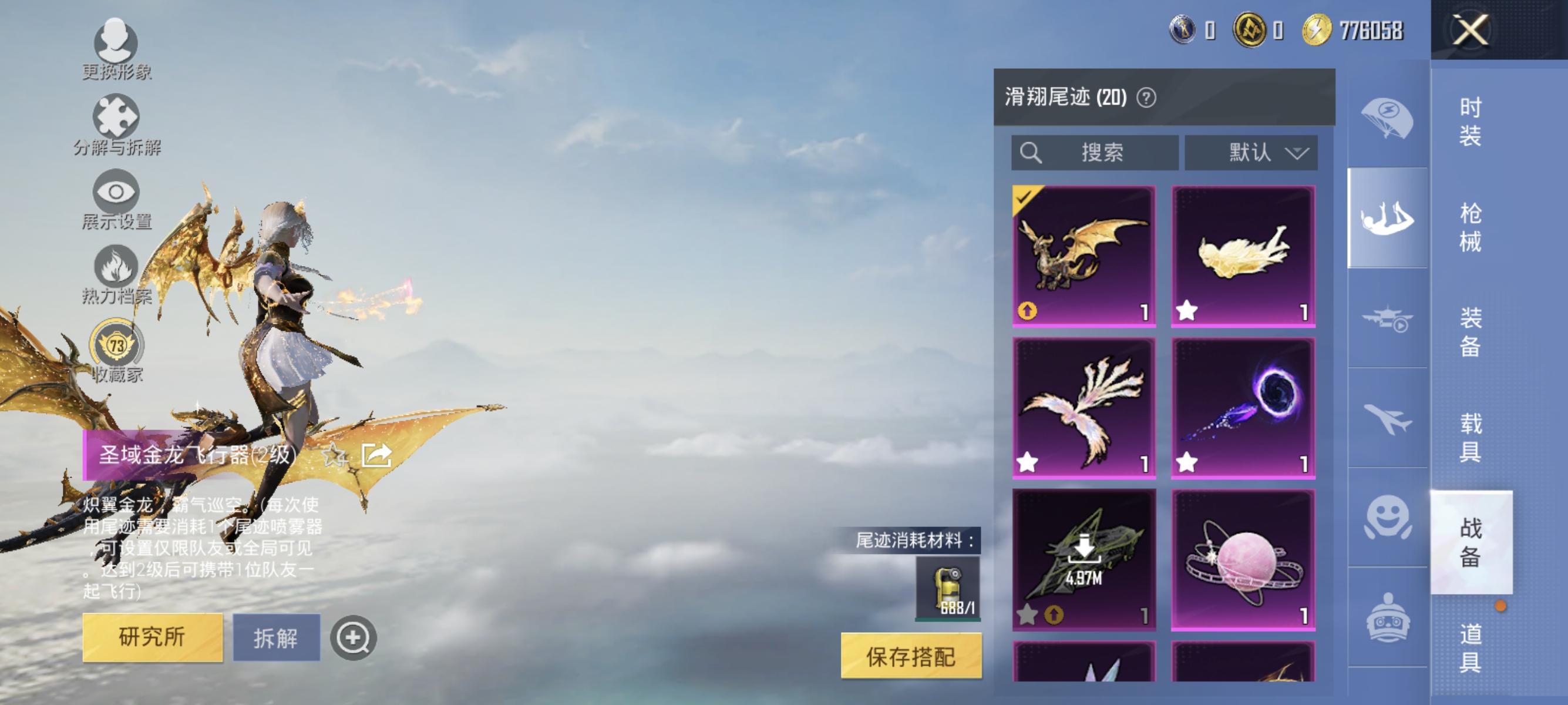Switch to the 道具 tab
This screenshot has width=1568, height=705.
[1470, 647]
